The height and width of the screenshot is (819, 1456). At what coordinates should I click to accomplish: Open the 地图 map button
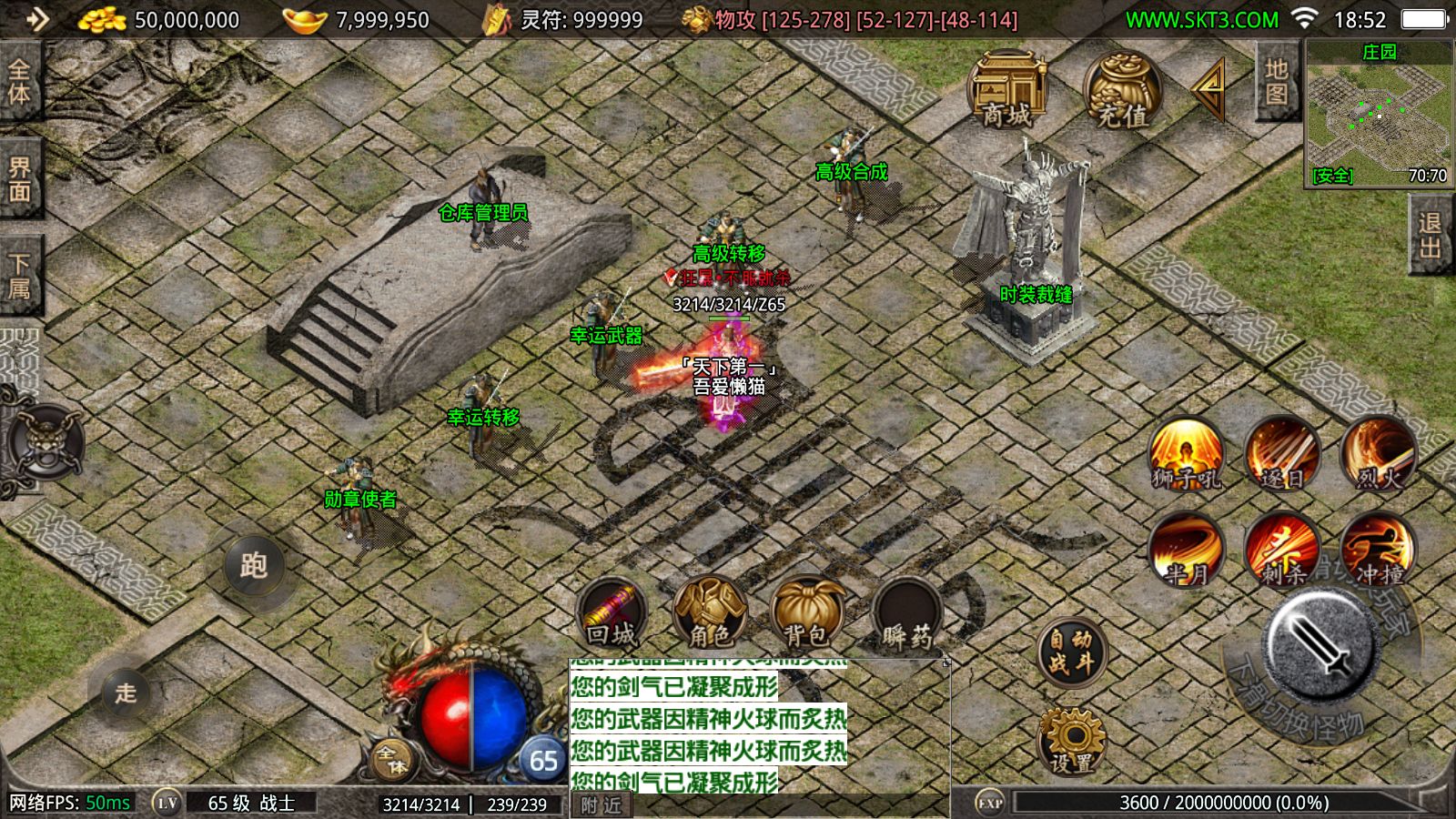(1276, 82)
